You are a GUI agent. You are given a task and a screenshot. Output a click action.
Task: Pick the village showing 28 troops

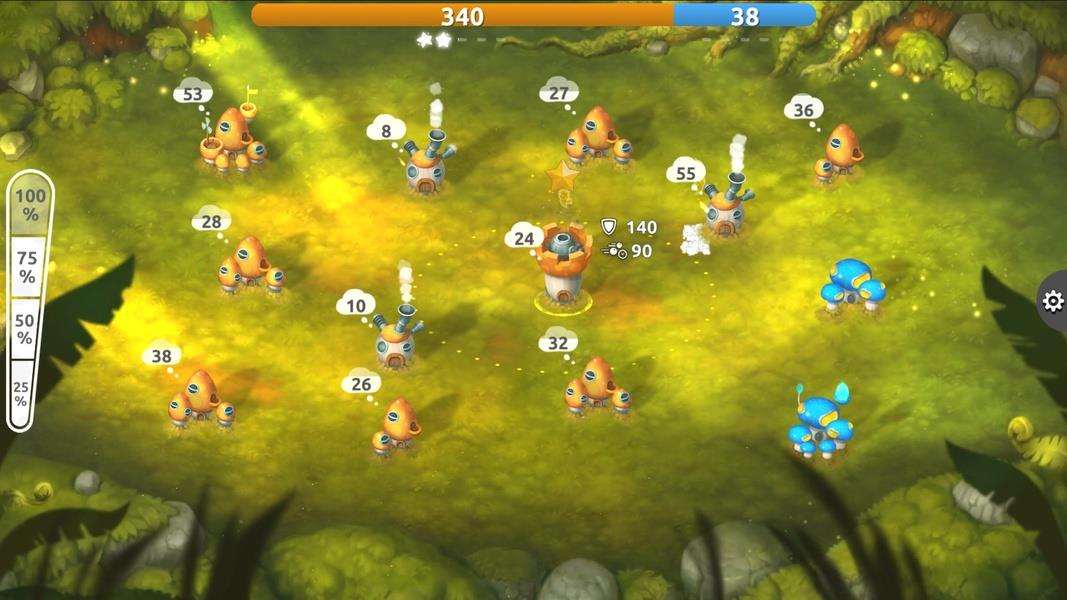[x=250, y=266]
